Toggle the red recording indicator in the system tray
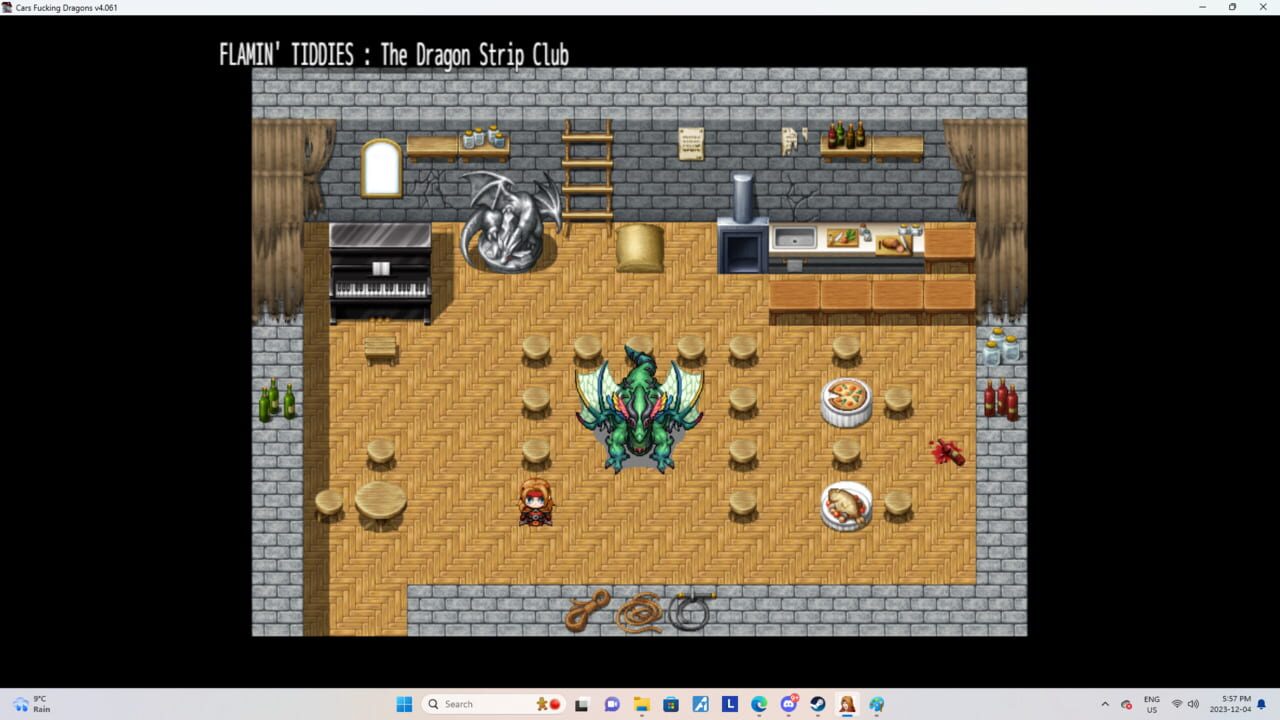The width and height of the screenshot is (1280, 720). (x=1126, y=703)
